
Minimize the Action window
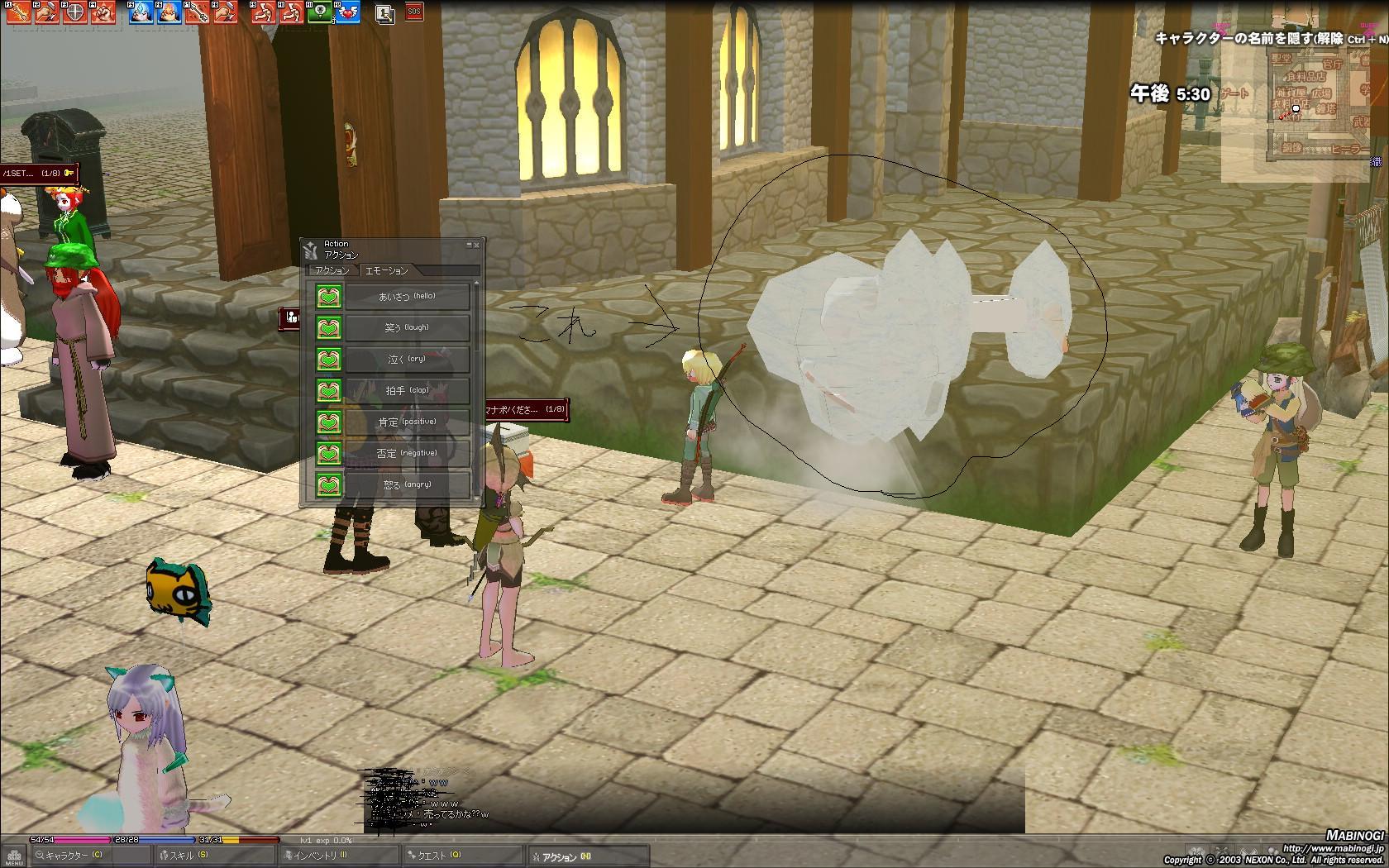point(468,245)
